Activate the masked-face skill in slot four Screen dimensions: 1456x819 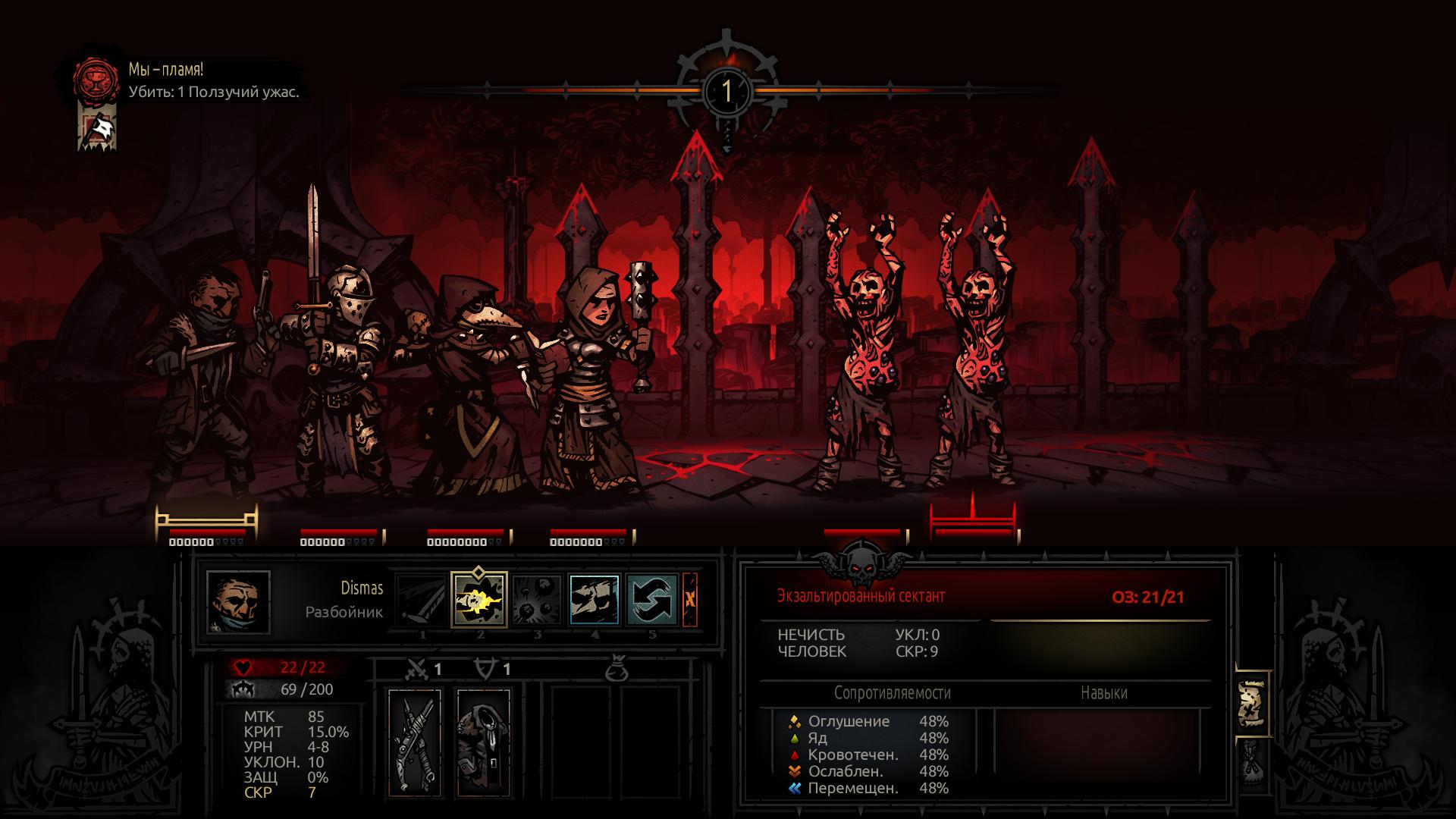coord(595,599)
